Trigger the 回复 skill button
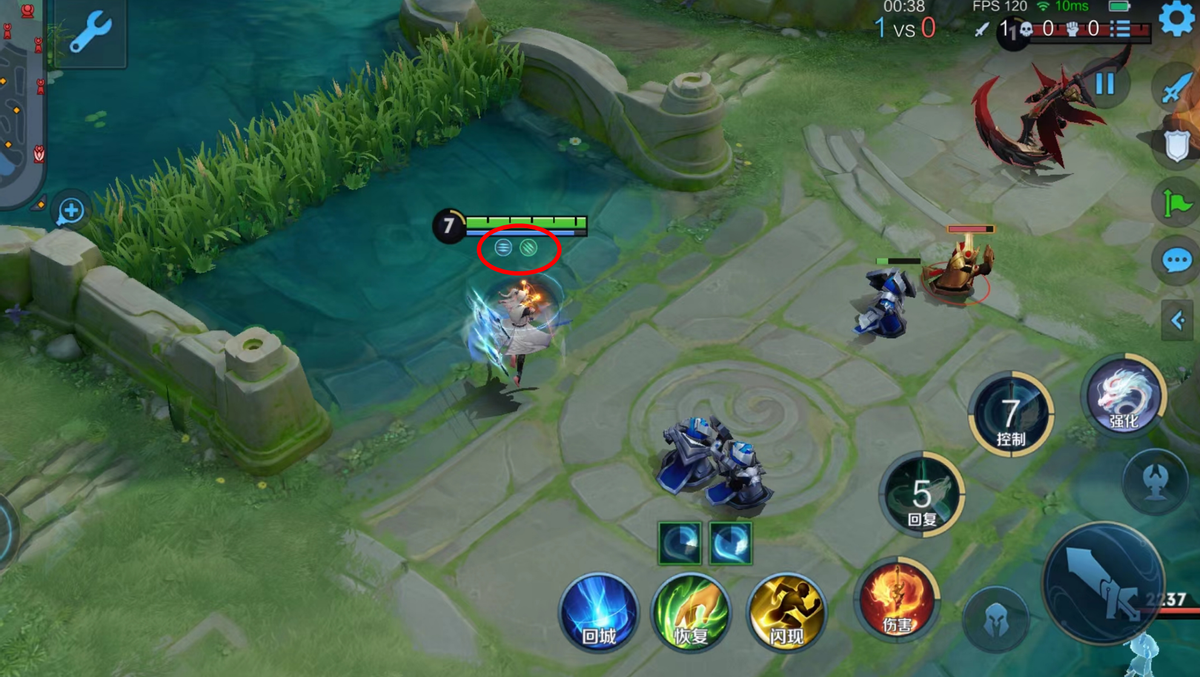 pos(921,494)
